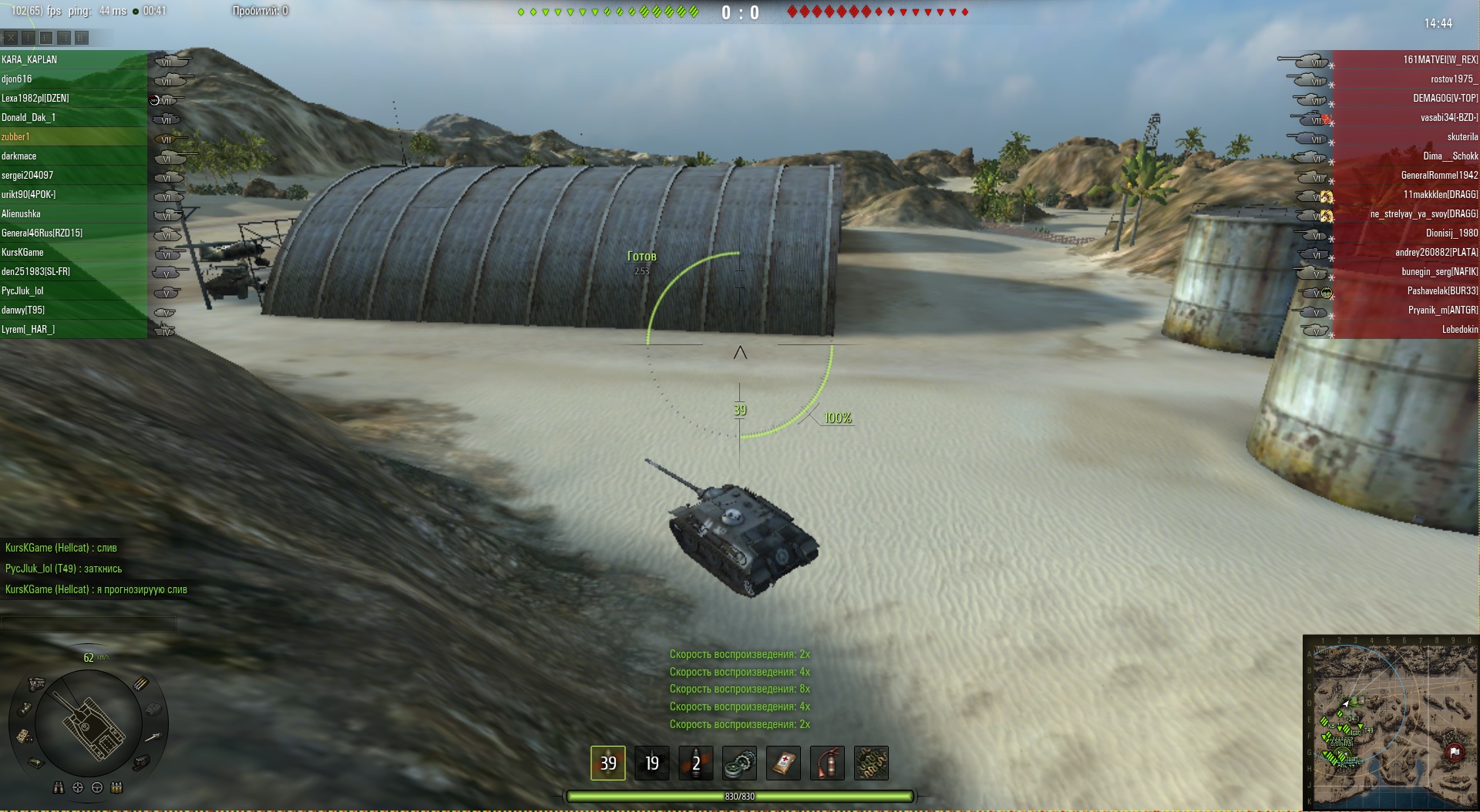Use the repair kit consumable with gears
The width and height of the screenshot is (1480, 812).
(x=739, y=763)
